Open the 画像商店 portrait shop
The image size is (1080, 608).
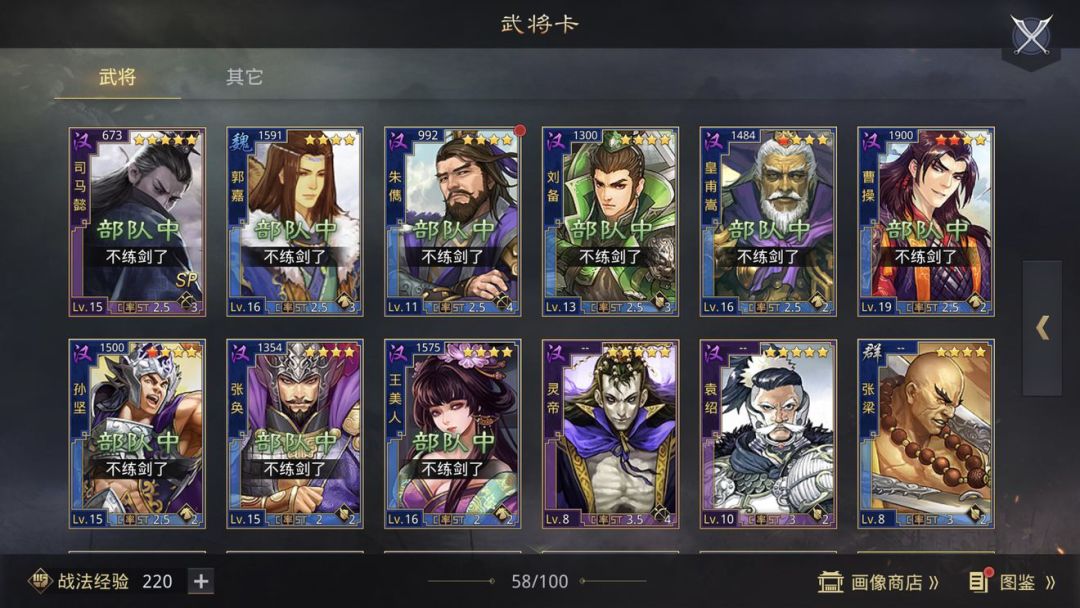click(x=880, y=582)
